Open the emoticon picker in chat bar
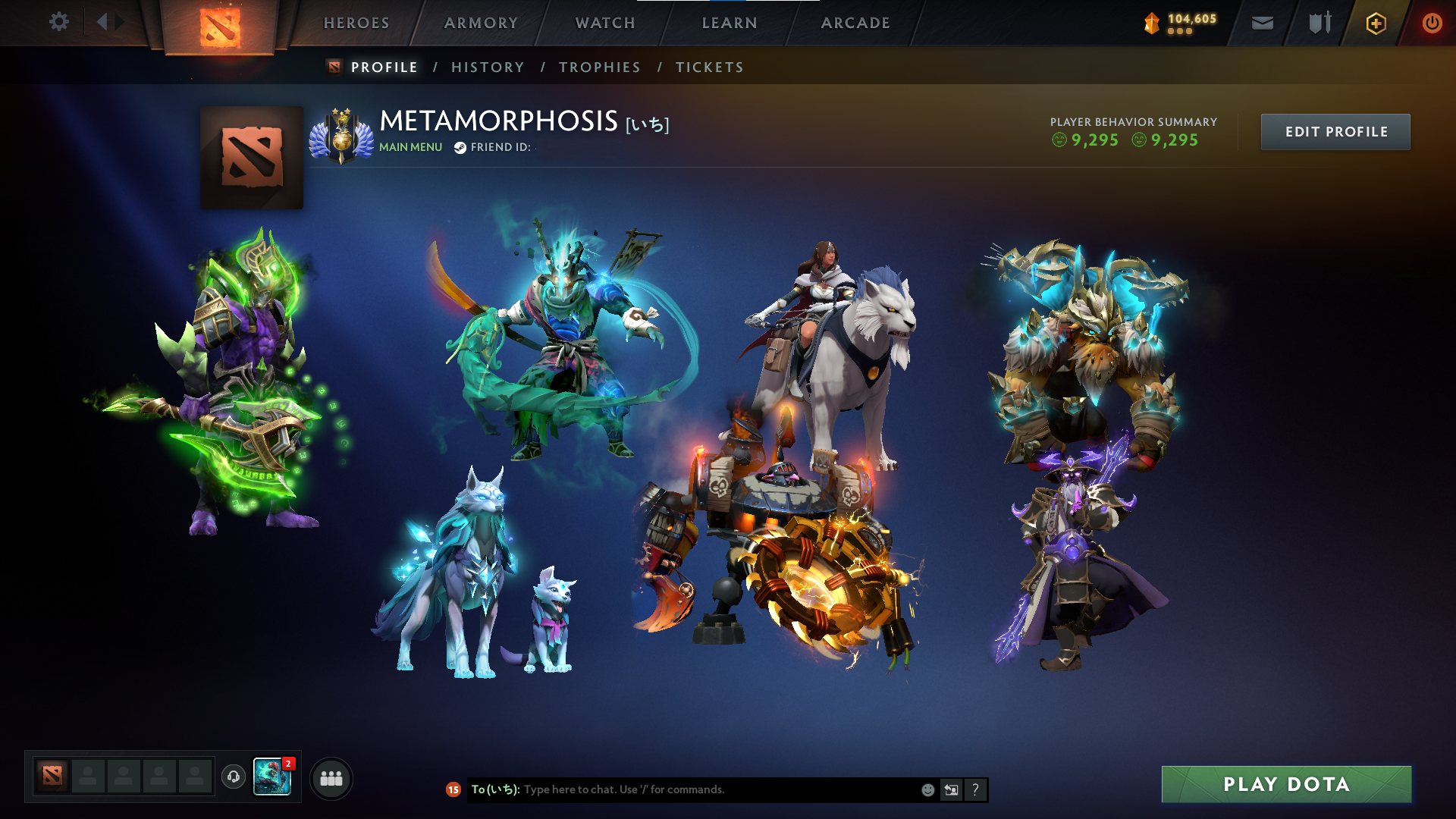1456x819 pixels. 927,789
